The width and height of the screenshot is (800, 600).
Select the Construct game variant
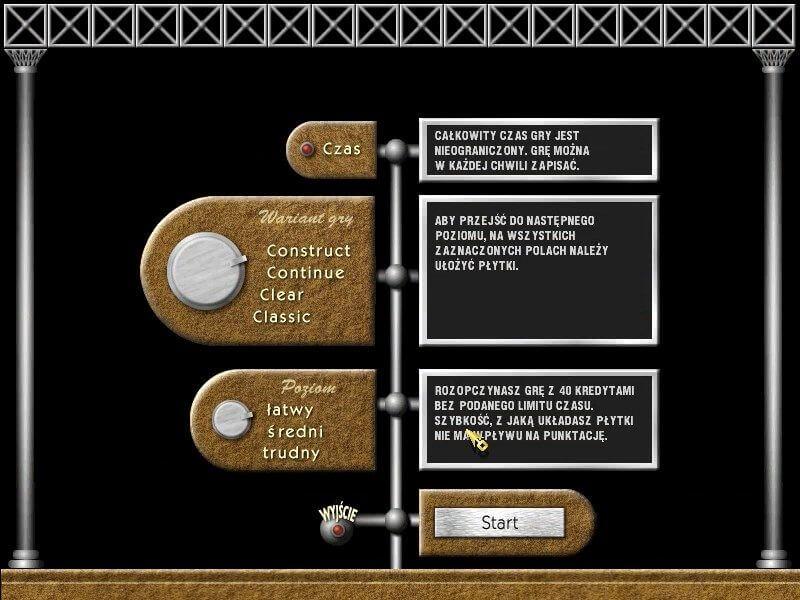tap(308, 250)
